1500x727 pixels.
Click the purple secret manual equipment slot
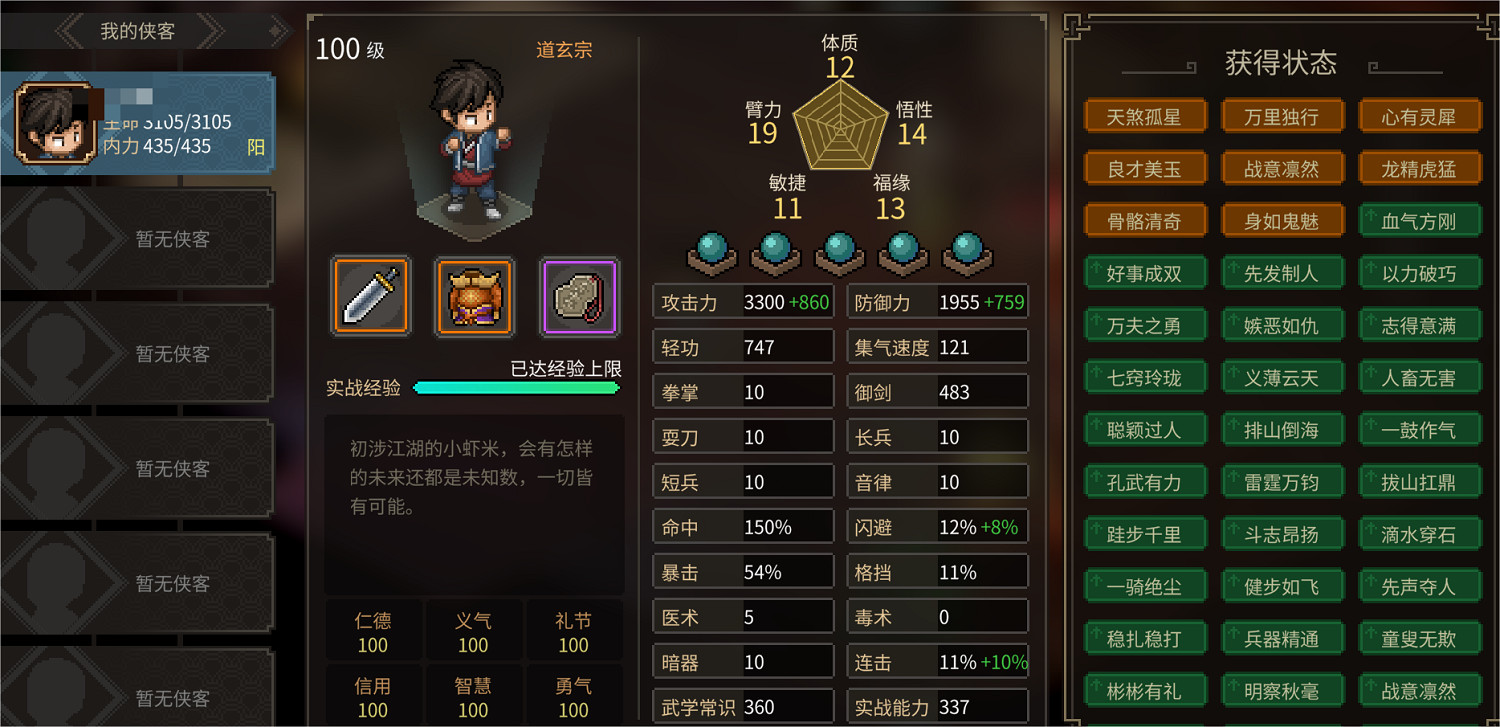pyautogui.click(x=579, y=297)
